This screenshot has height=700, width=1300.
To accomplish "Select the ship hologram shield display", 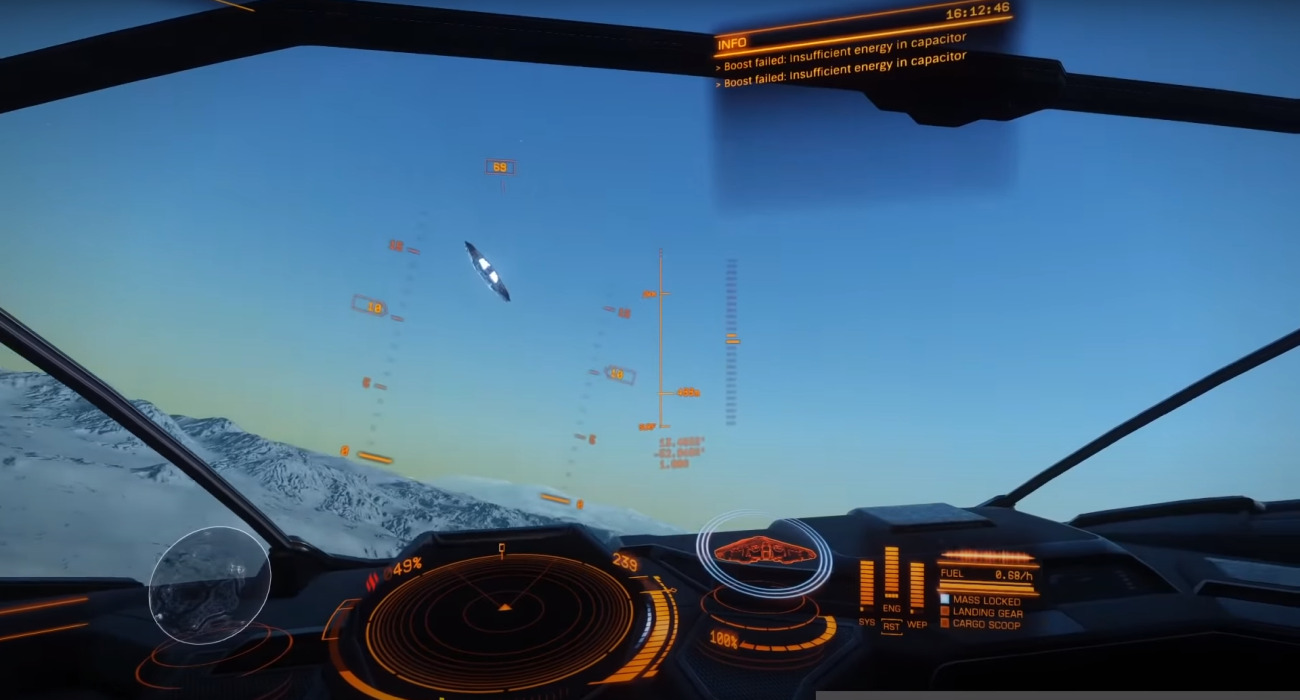I will point(764,550).
